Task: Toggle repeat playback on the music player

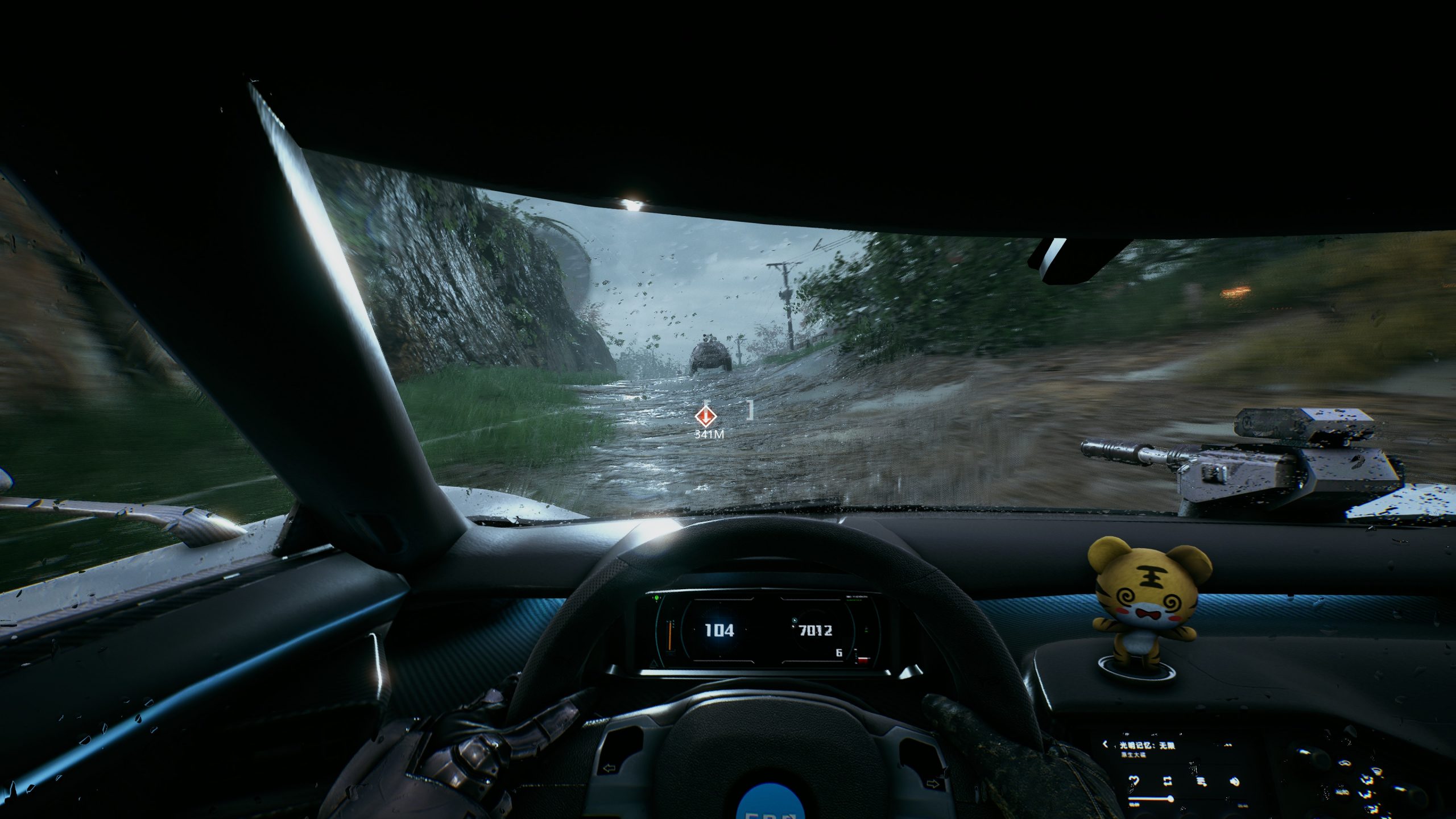Action: click(x=1168, y=781)
